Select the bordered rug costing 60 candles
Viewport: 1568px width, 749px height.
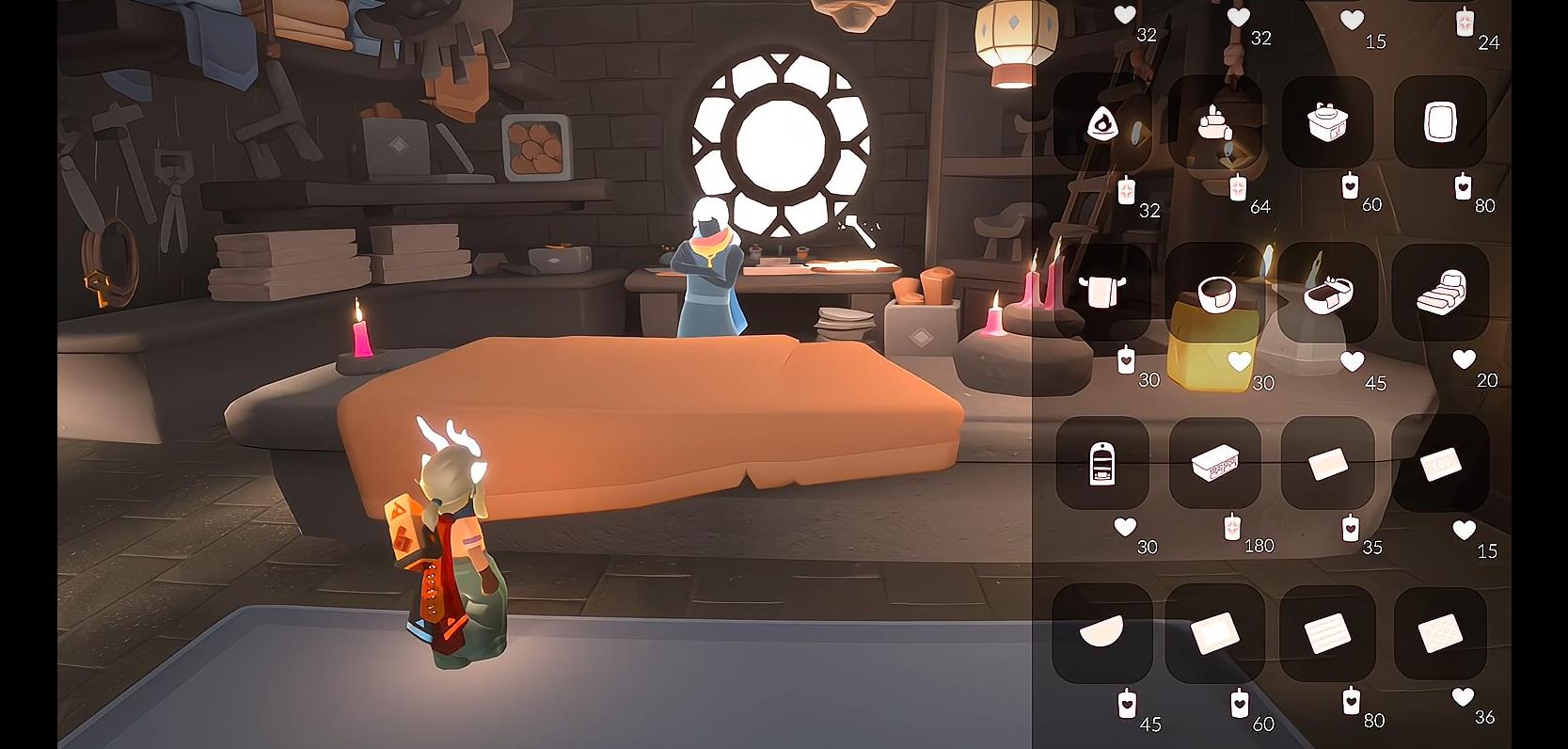[1214, 632]
